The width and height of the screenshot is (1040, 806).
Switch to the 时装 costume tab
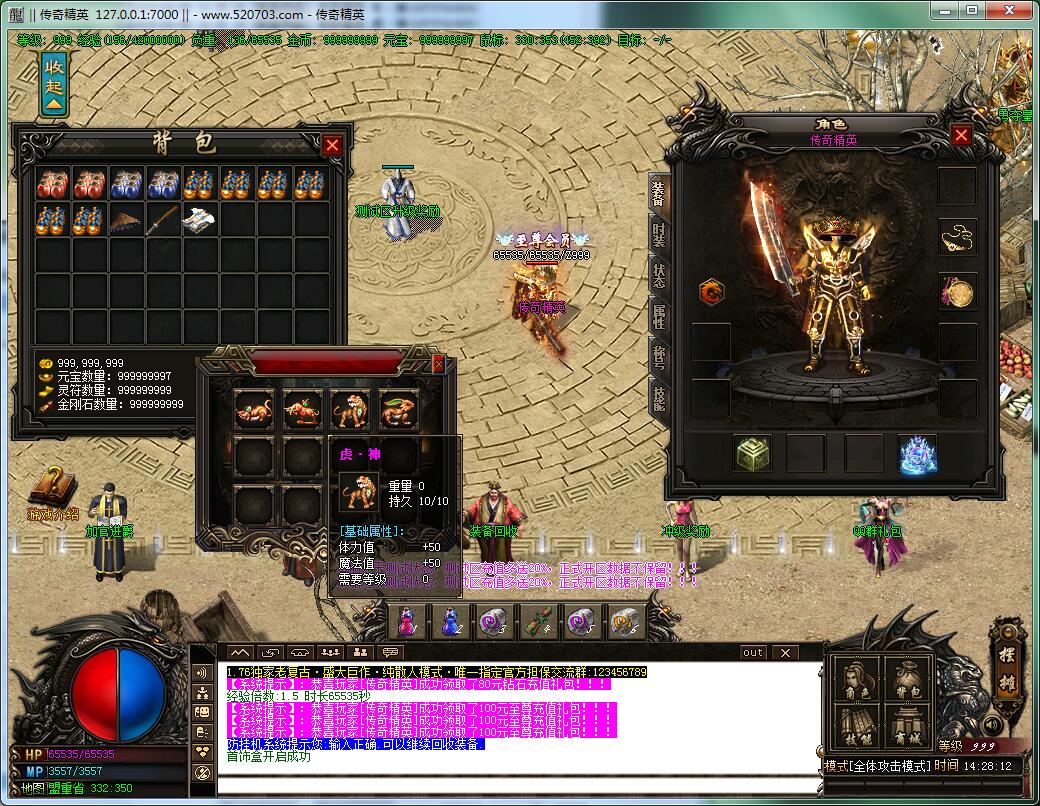(658, 233)
